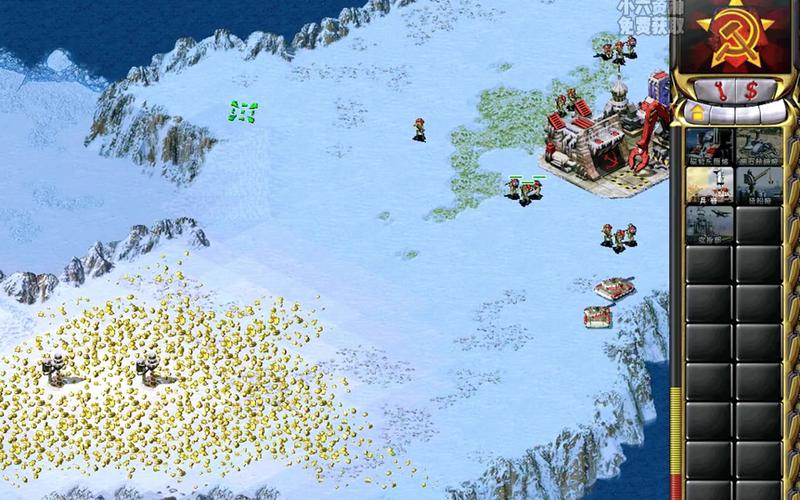
Task: Click the Radar Tower build icon
Action: pyautogui.click(x=709, y=223)
